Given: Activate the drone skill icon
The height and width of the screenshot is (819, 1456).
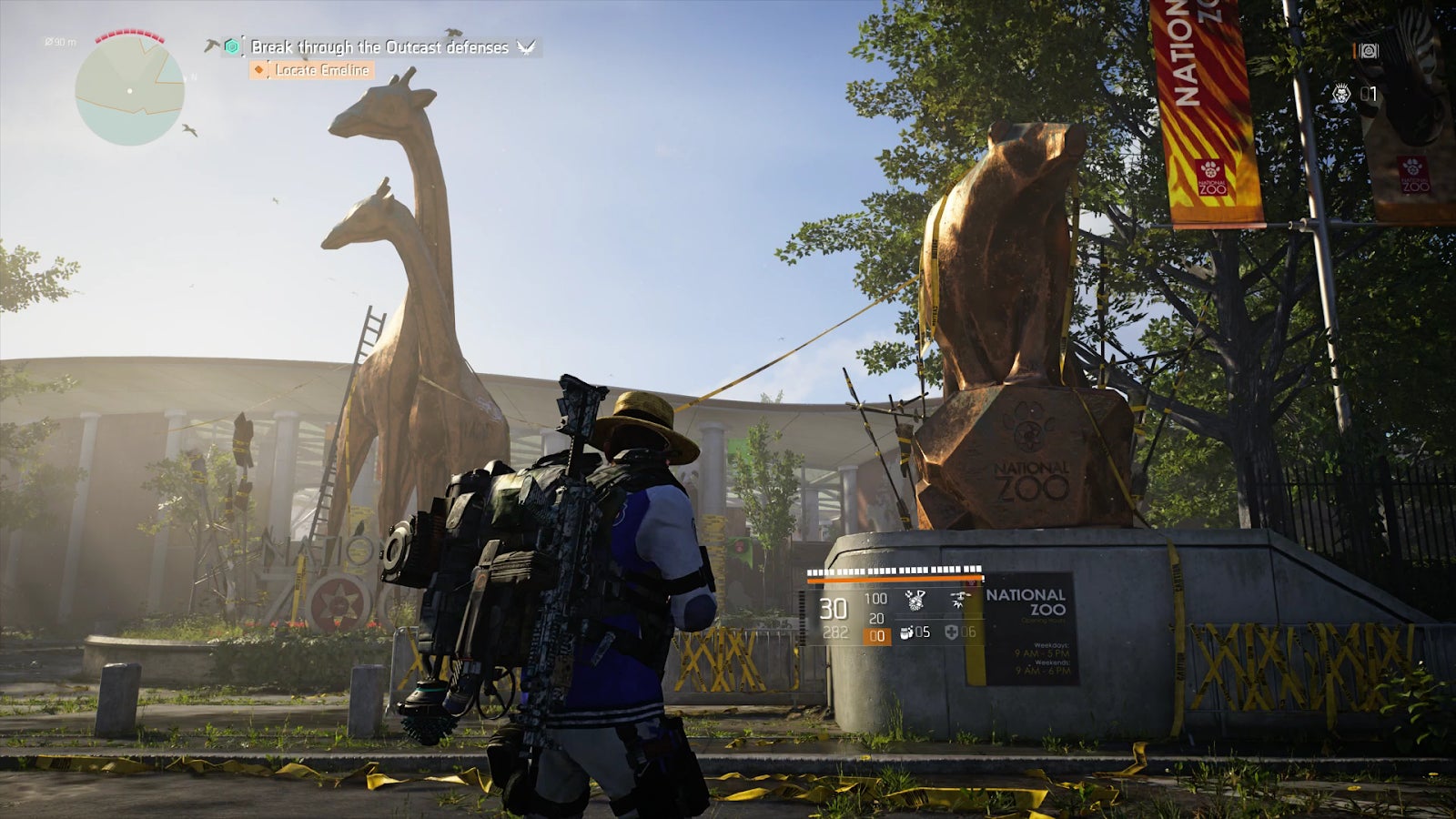Looking at the screenshot, I should pyautogui.click(x=958, y=600).
